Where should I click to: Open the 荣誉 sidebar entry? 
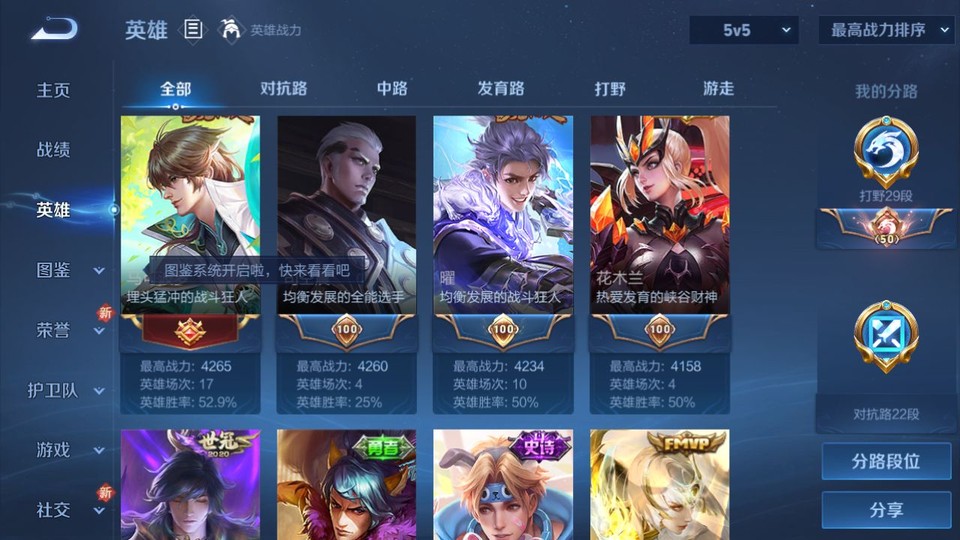point(65,330)
